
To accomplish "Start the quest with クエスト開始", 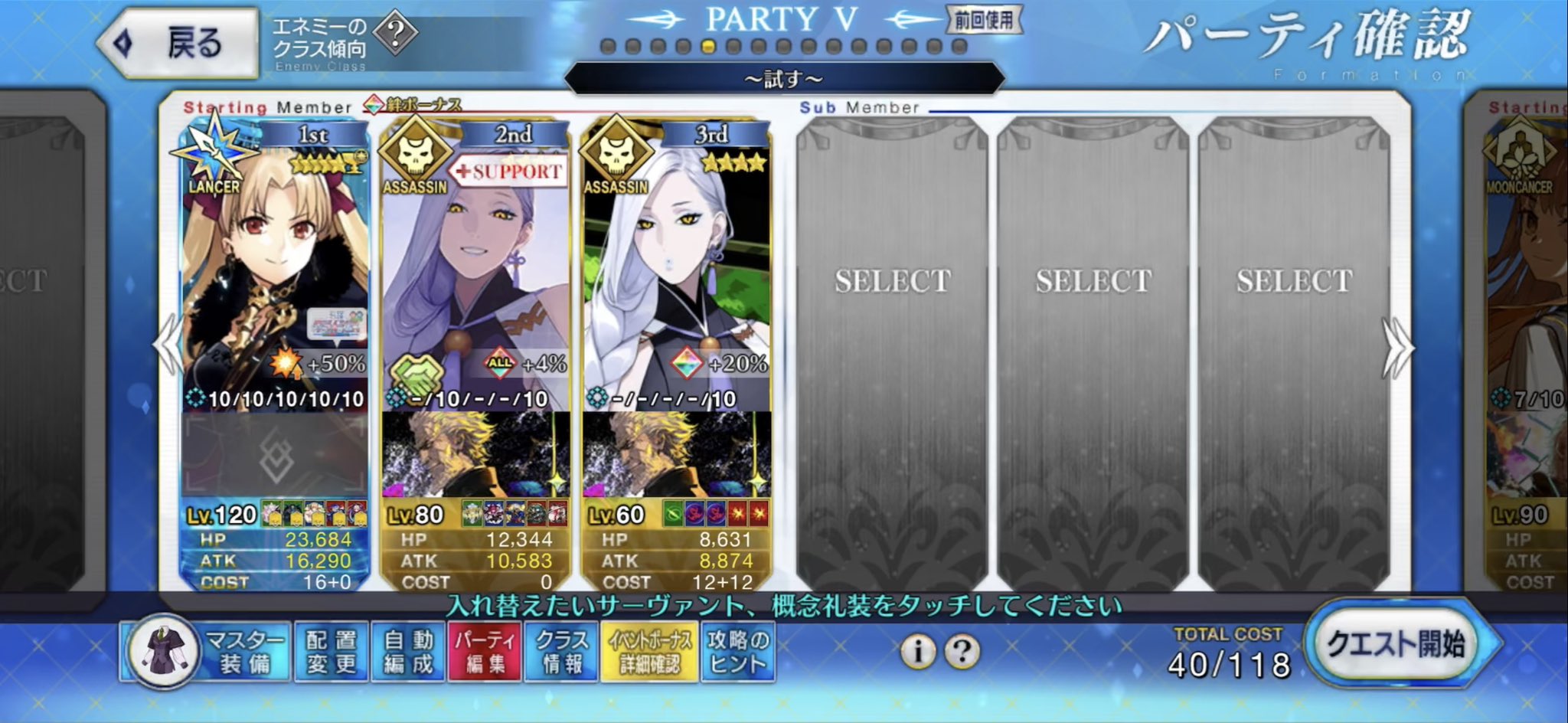I will pos(1396,645).
